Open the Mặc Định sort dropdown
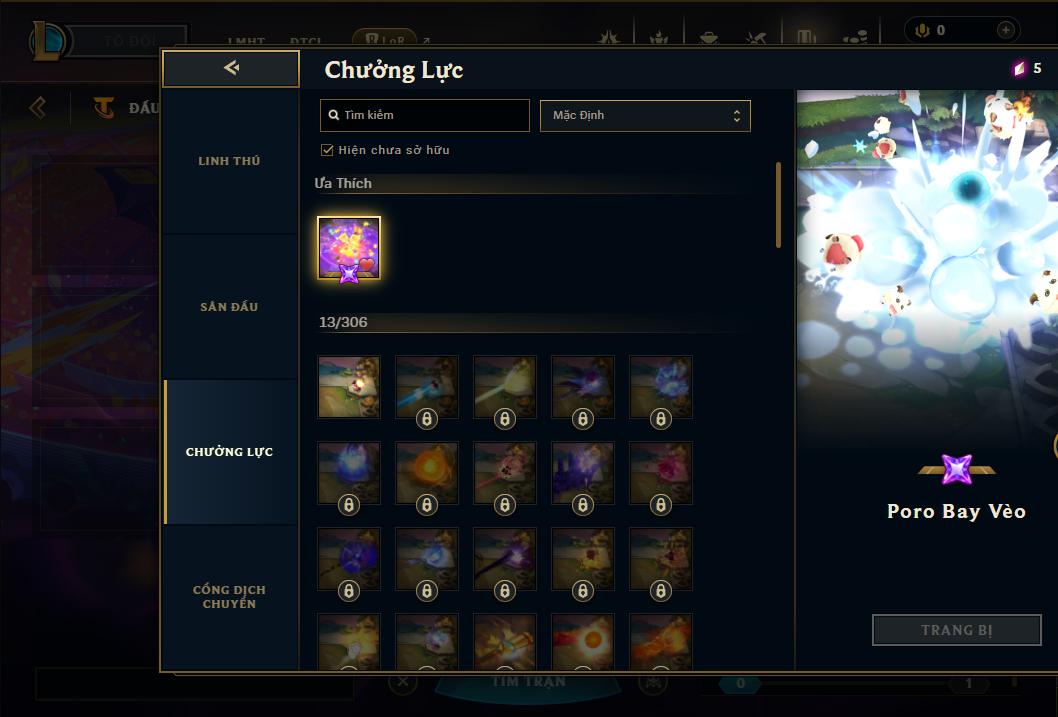 (x=645, y=115)
